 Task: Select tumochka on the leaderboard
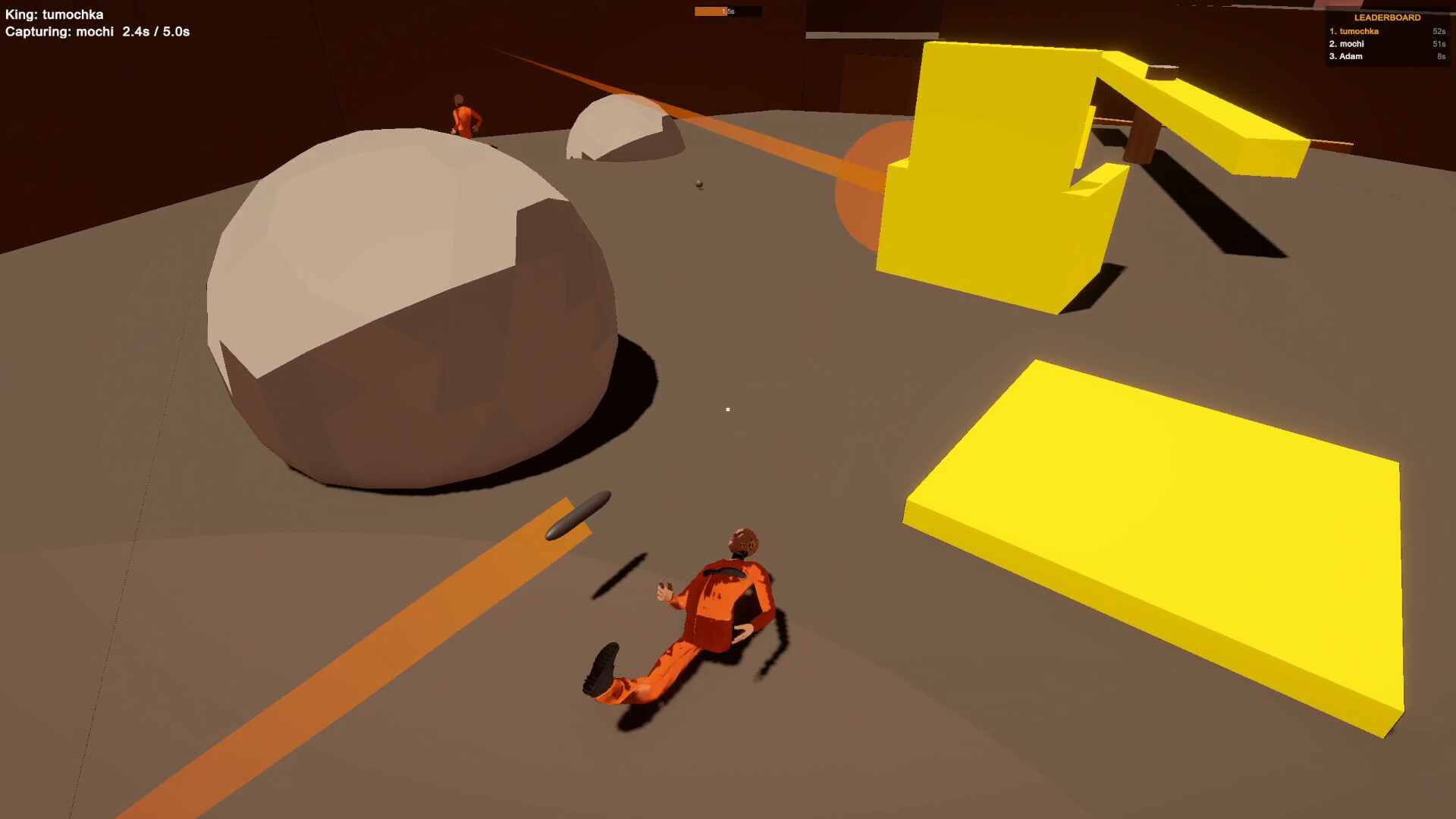pyautogui.click(x=1360, y=32)
